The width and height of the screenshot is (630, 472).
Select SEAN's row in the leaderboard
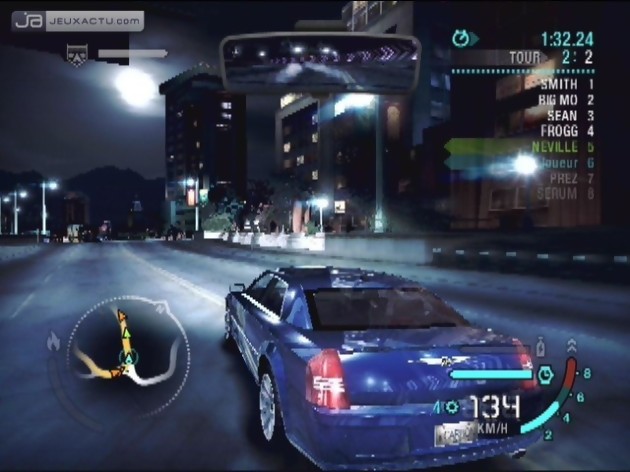(566, 115)
